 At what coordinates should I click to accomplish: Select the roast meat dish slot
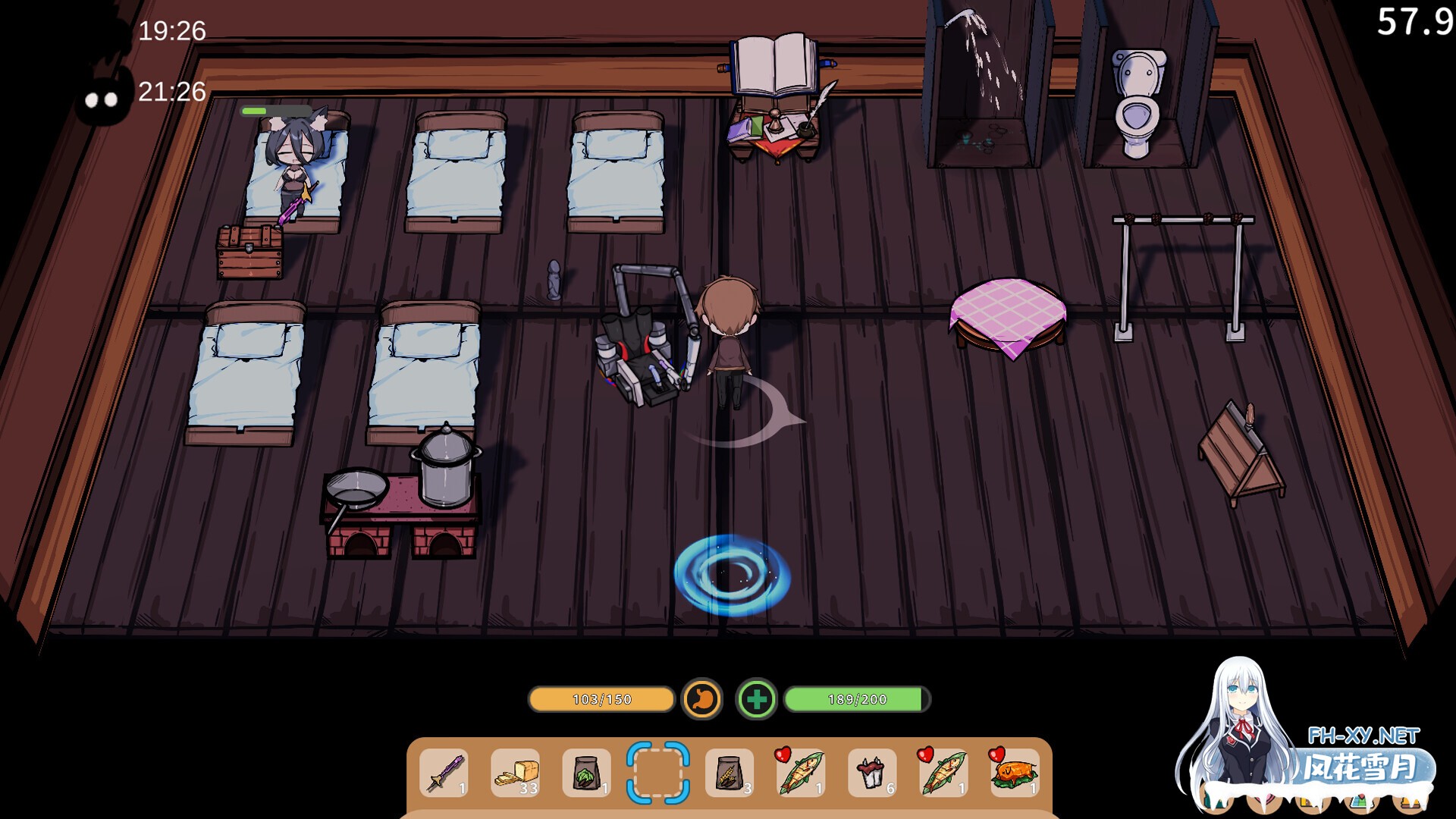[x=1014, y=773]
